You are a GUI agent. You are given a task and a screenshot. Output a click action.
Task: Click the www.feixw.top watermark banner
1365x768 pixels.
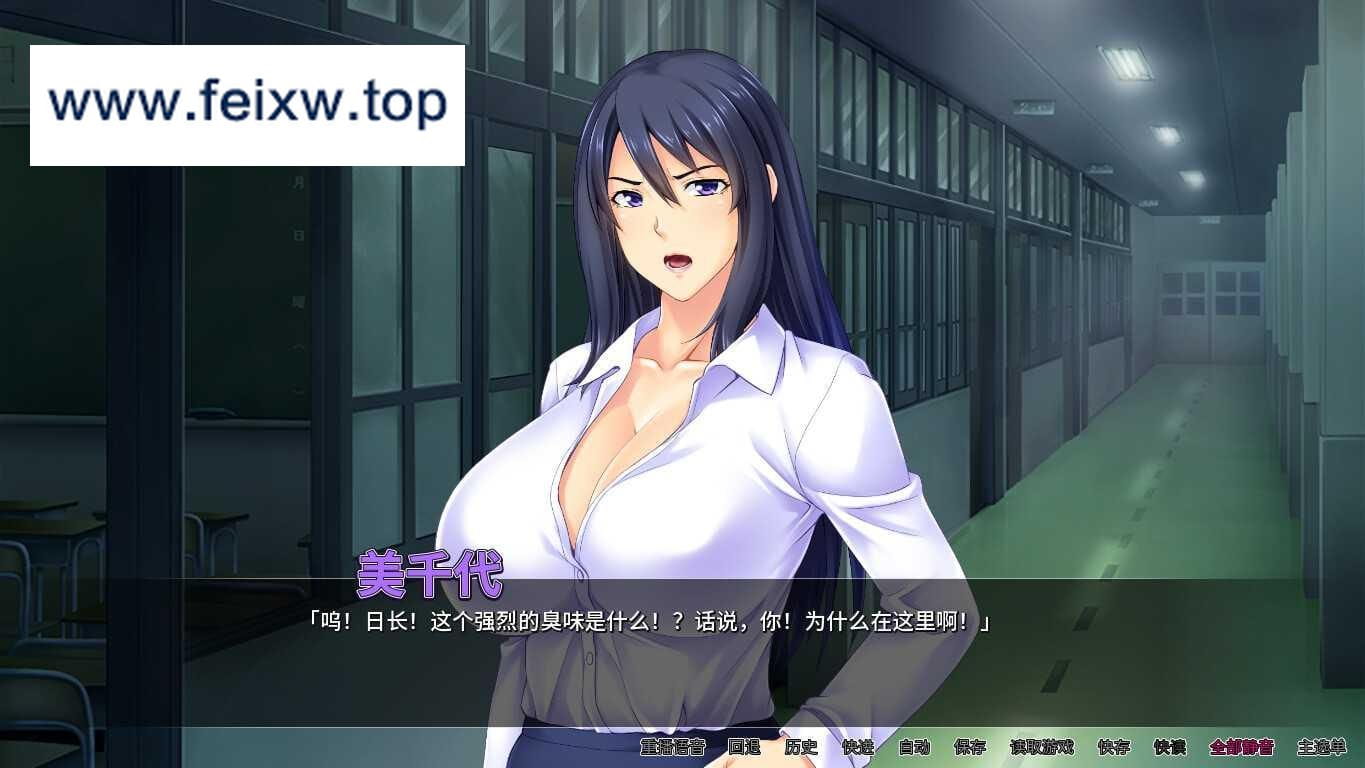coord(247,105)
